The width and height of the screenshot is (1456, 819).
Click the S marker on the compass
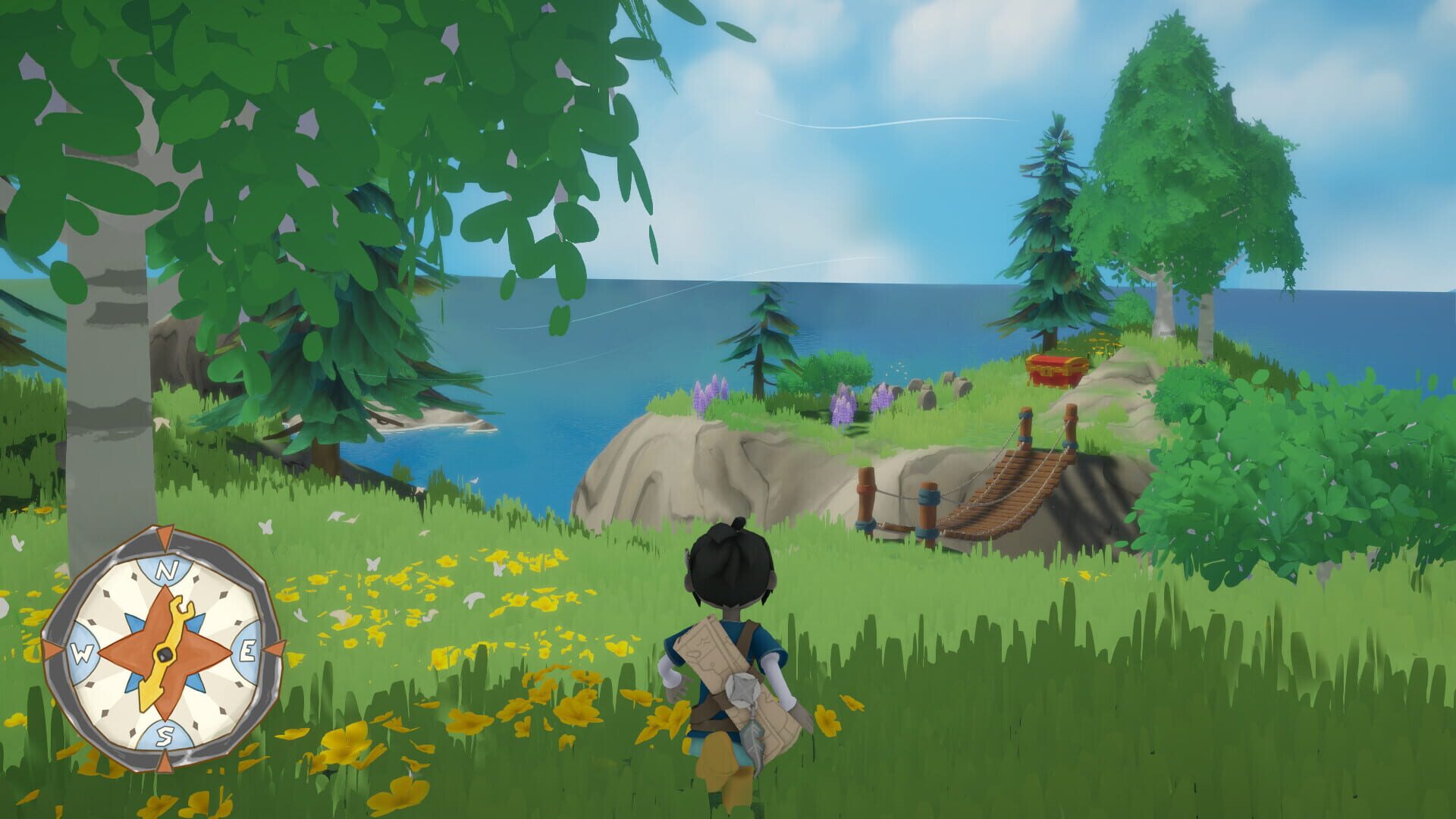167,734
